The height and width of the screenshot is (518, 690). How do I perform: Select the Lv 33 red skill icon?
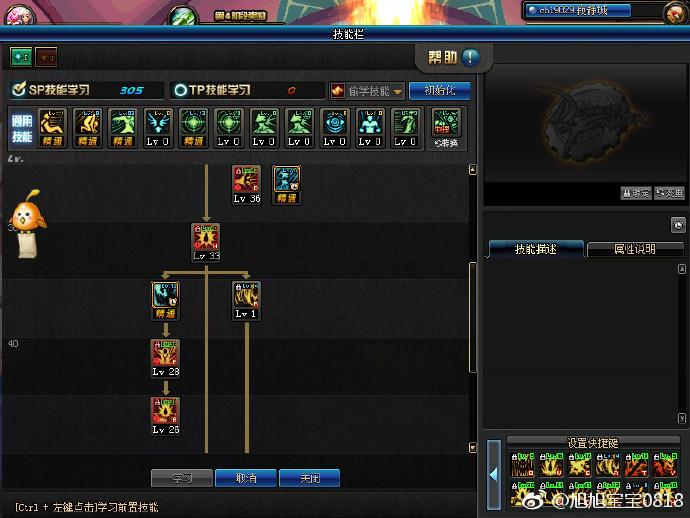206,238
